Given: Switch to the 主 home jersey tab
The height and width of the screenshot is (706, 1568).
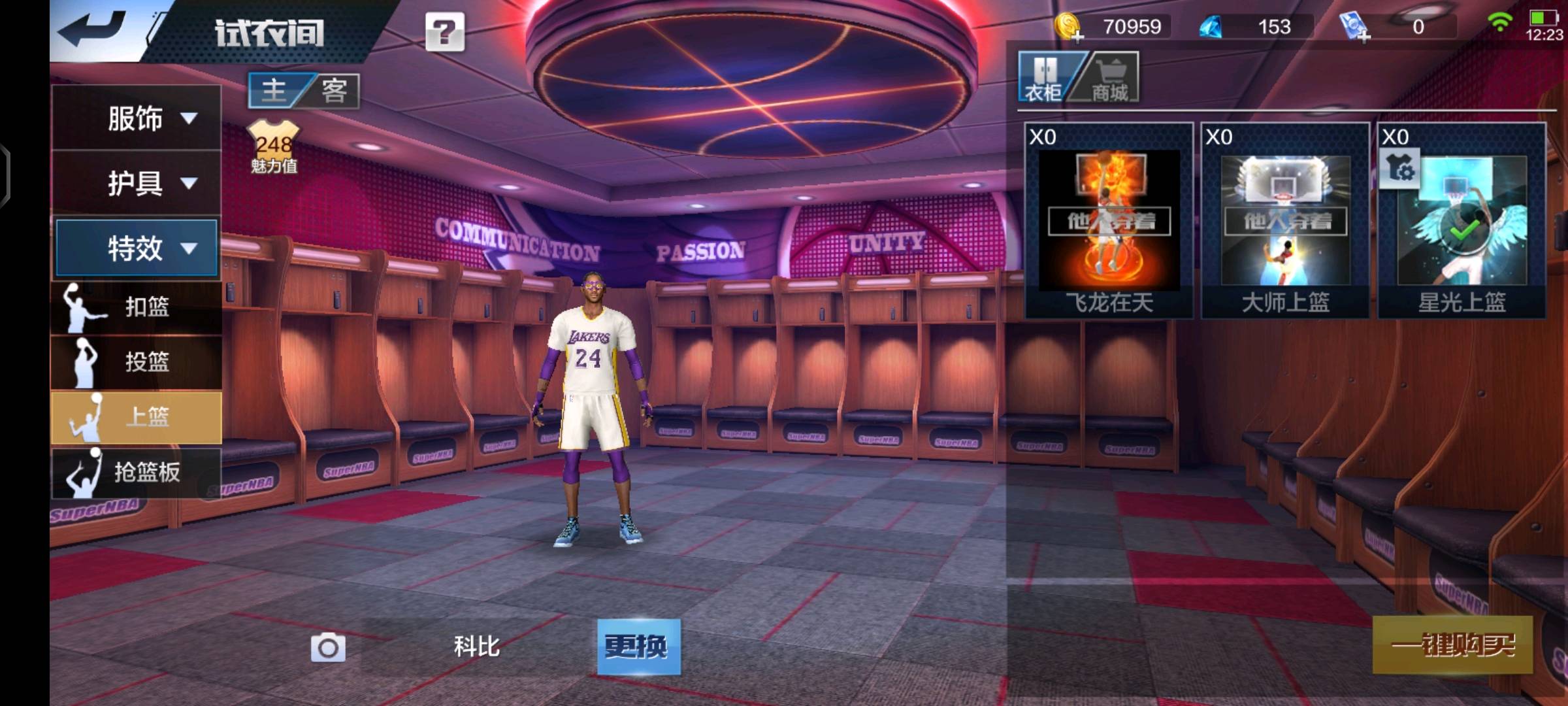Looking at the screenshot, I should coord(274,90).
